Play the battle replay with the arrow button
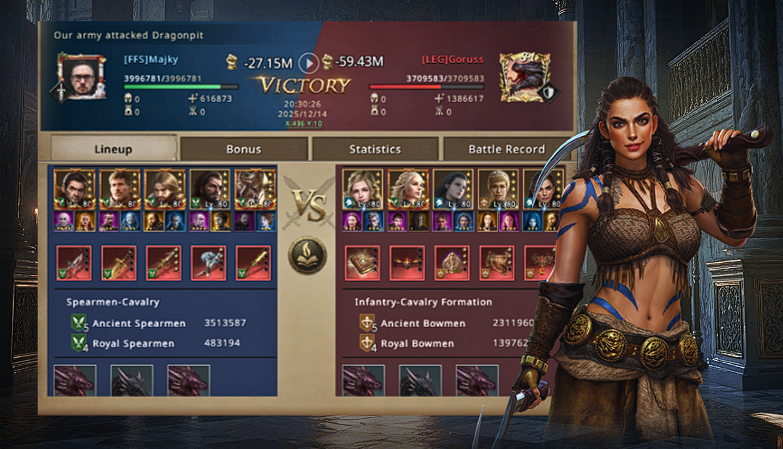Image resolution: width=783 pixels, height=449 pixels. [310, 63]
